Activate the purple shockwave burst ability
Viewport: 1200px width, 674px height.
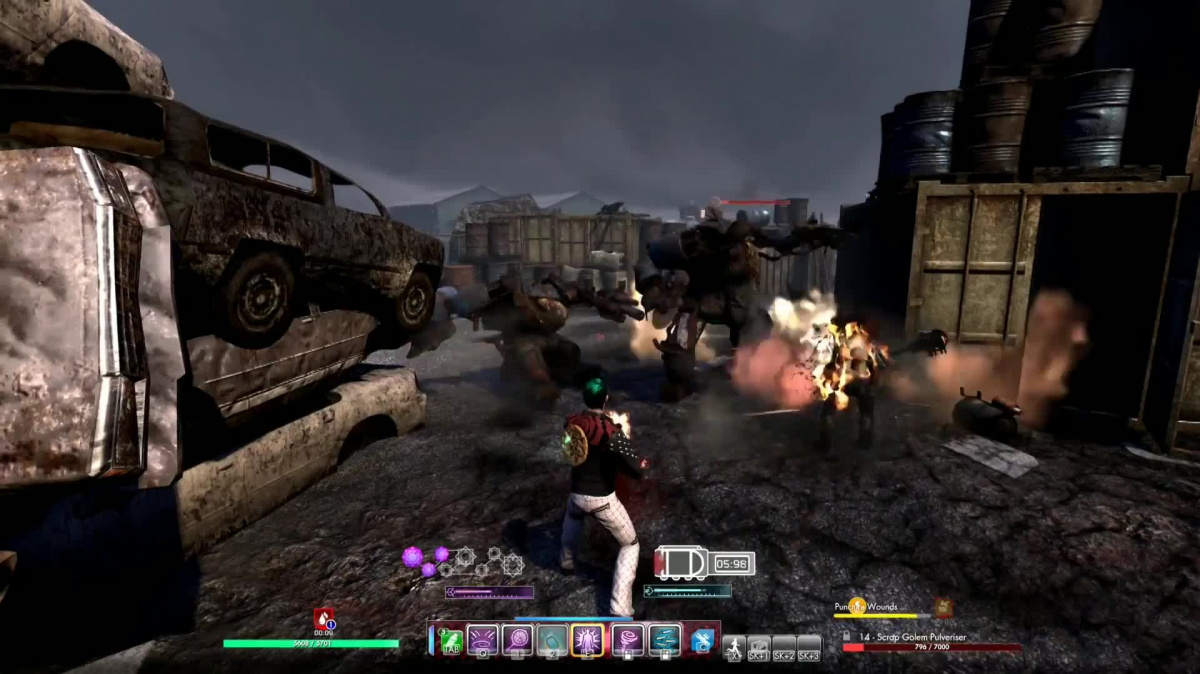pyautogui.click(x=483, y=640)
